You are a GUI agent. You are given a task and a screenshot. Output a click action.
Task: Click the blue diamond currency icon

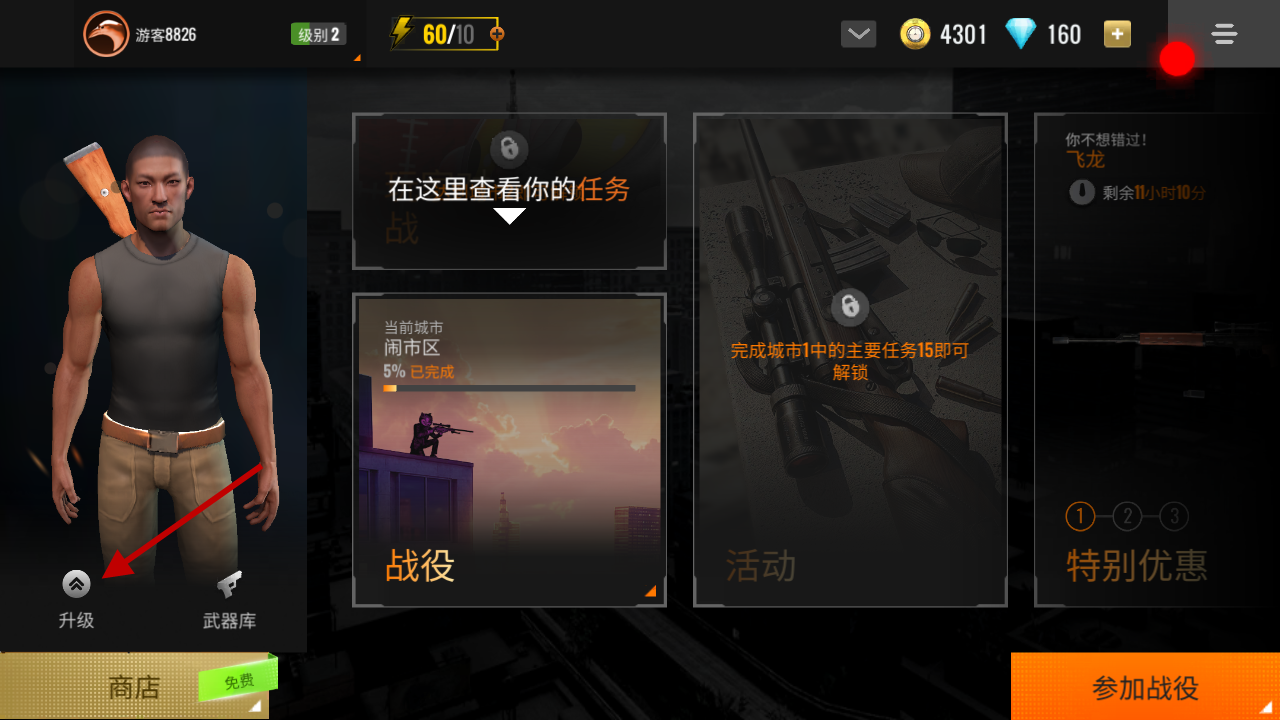[1020, 33]
